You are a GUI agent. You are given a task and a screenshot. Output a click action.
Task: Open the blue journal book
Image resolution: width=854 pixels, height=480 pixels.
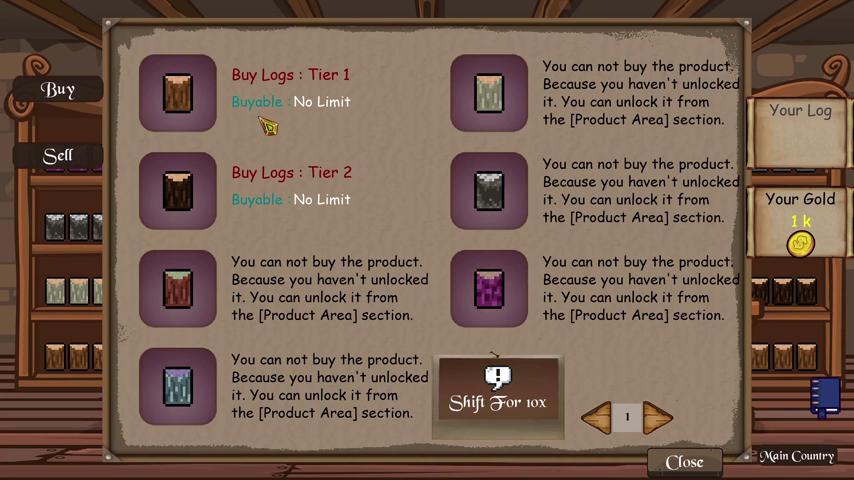tap(825, 395)
